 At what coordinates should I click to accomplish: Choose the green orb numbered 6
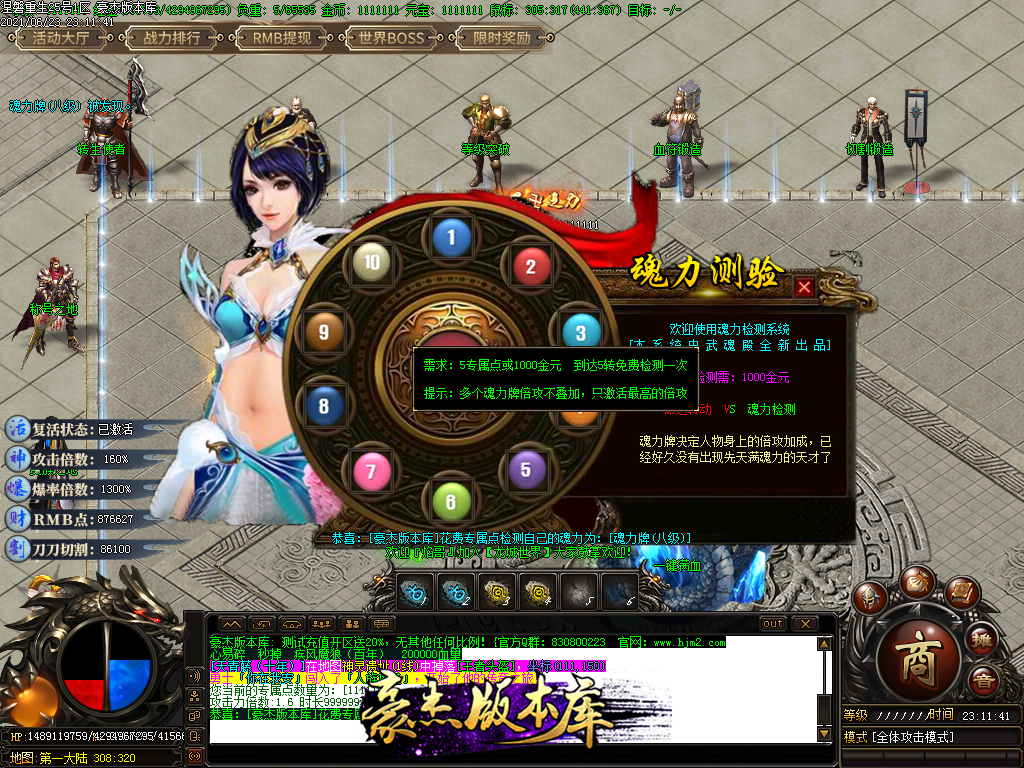[x=451, y=501]
